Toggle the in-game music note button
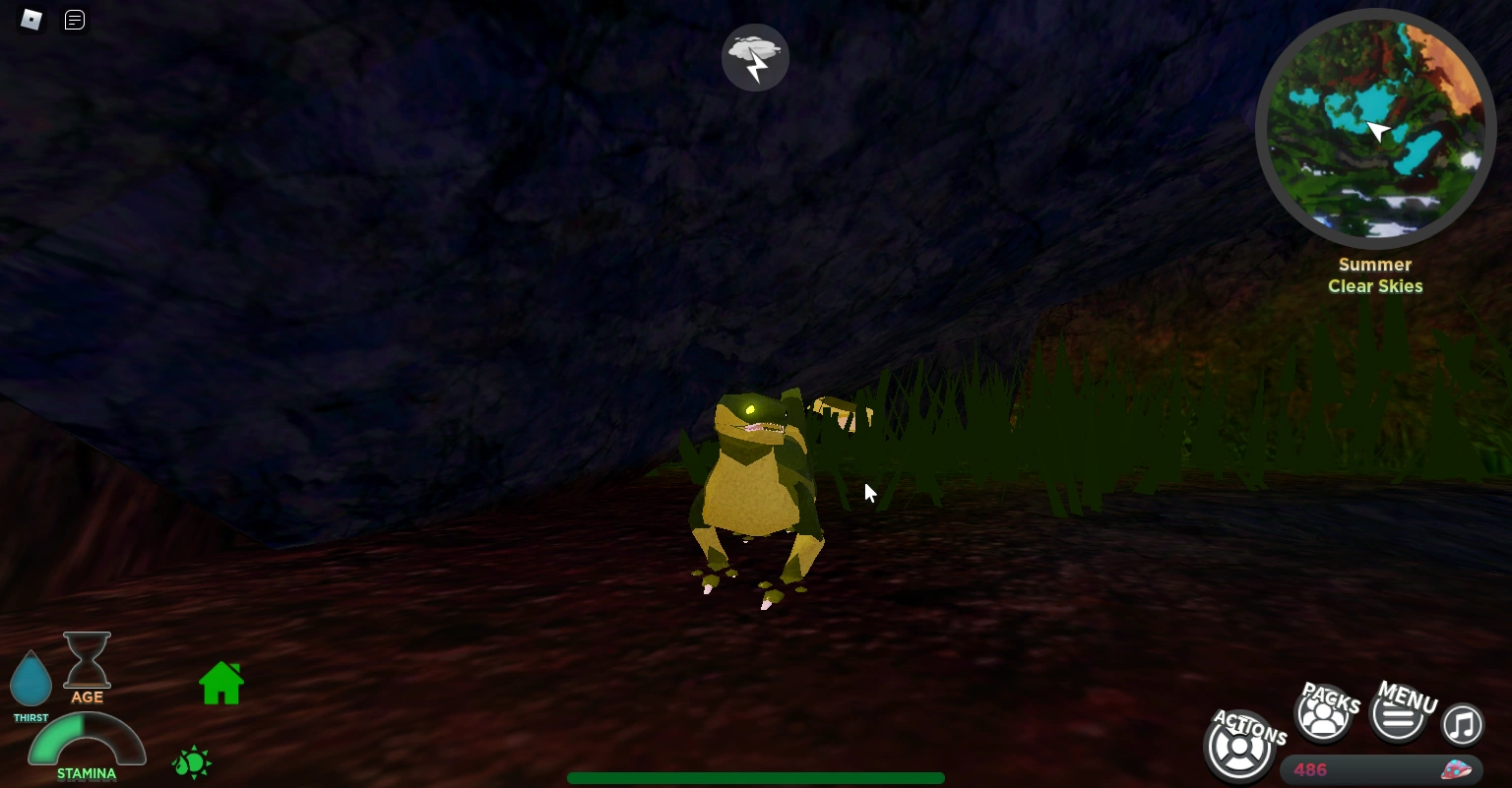 coord(1463,725)
